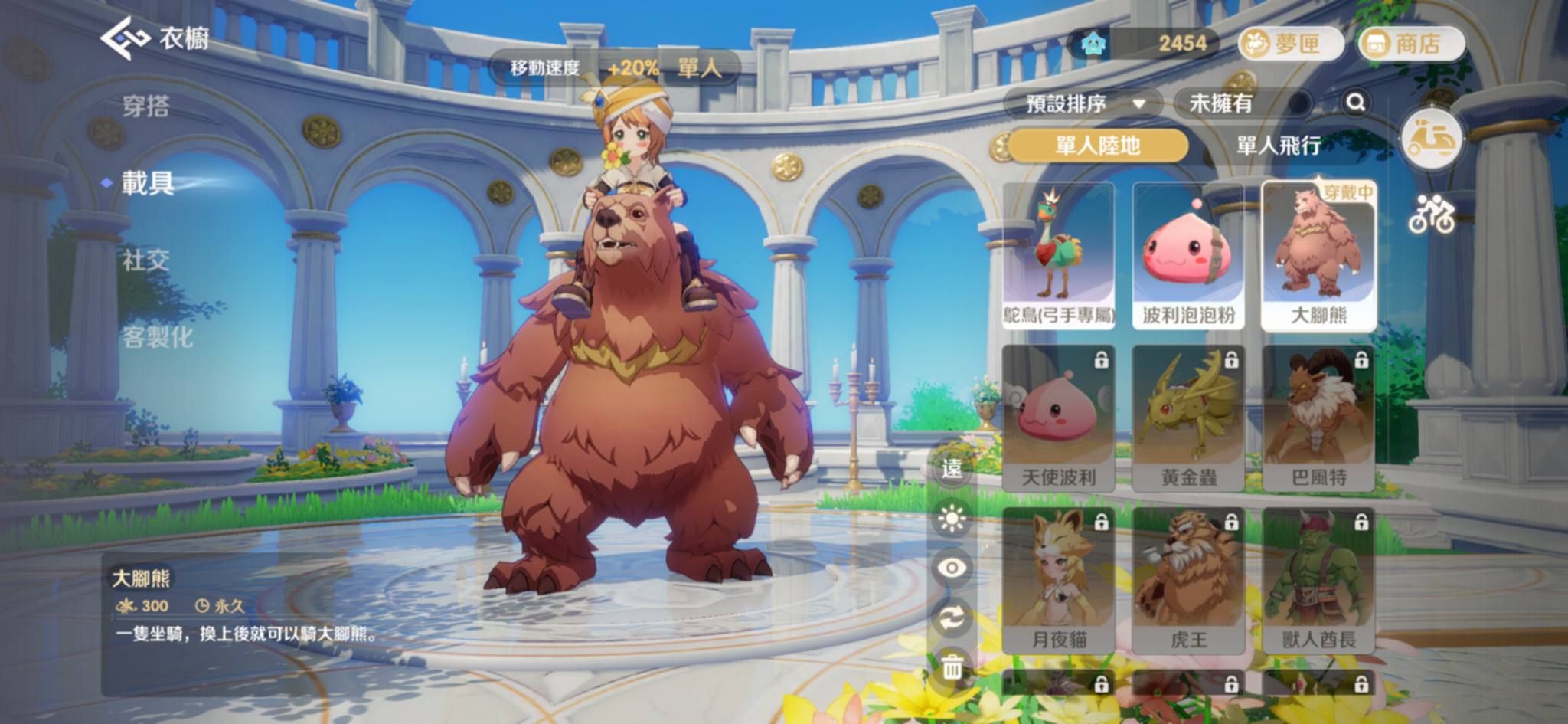
Task: Select the scooter single-rider mount category
Action: (1430, 139)
